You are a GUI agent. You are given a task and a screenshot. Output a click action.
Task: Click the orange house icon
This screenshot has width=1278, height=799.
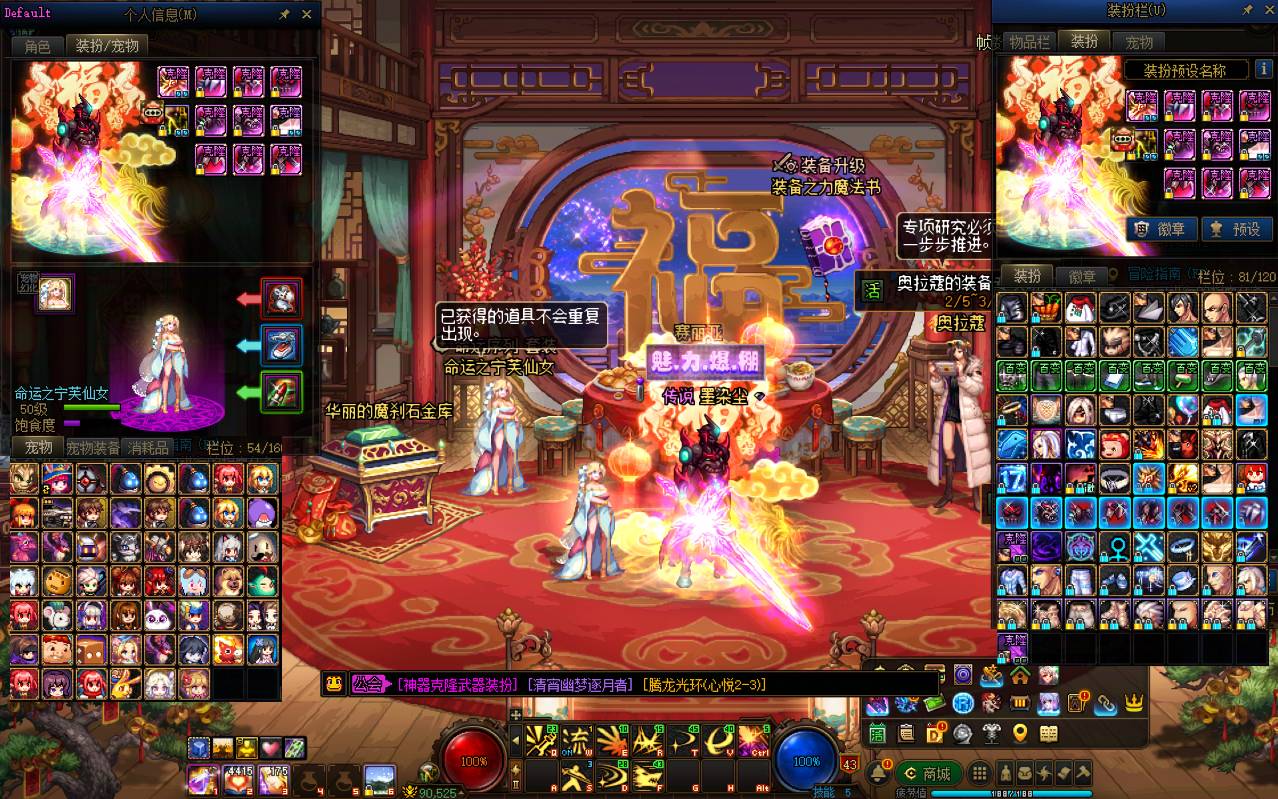1020,675
